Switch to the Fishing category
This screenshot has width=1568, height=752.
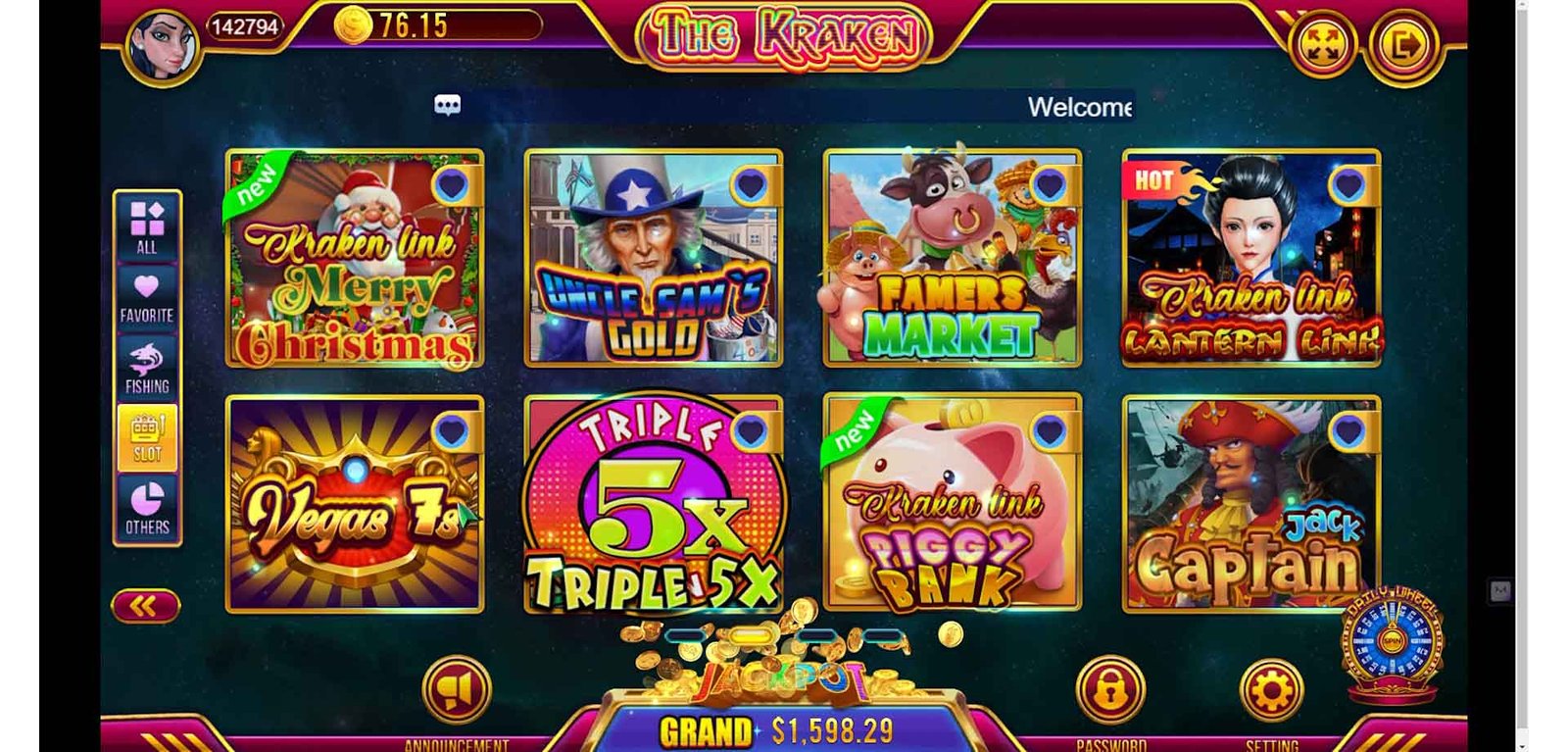147,369
